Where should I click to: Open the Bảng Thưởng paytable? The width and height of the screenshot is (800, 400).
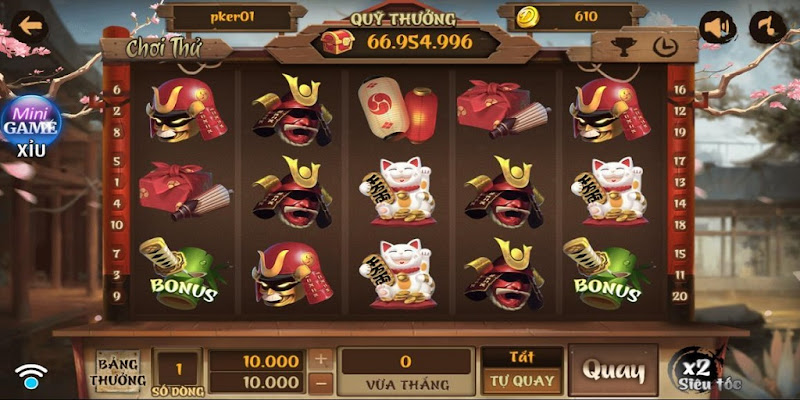(x=118, y=371)
